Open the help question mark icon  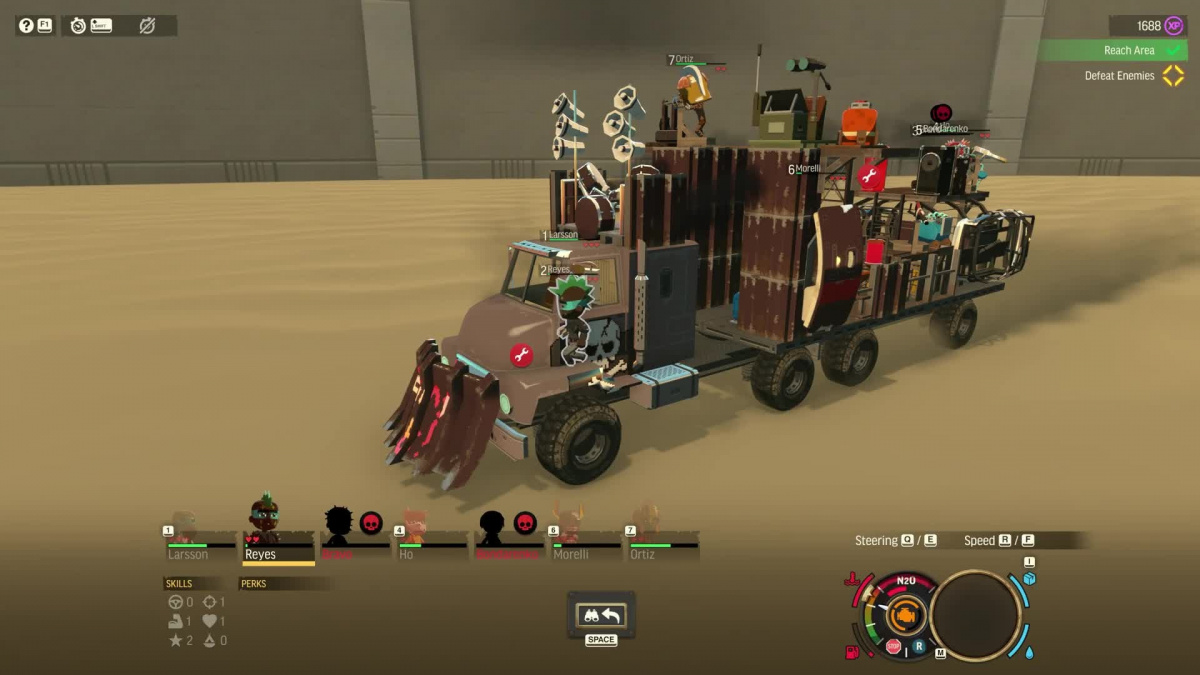[x=26, y=25]
